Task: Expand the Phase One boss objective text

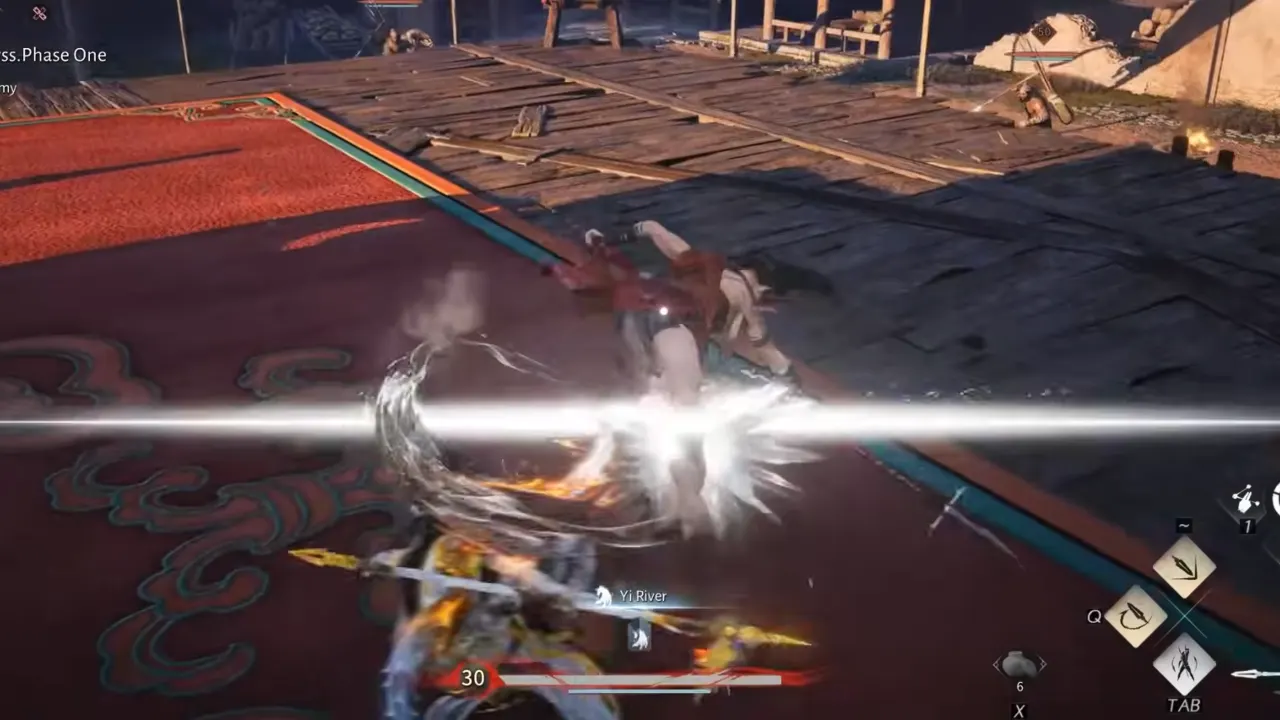Action: click(x=52, y=55)
